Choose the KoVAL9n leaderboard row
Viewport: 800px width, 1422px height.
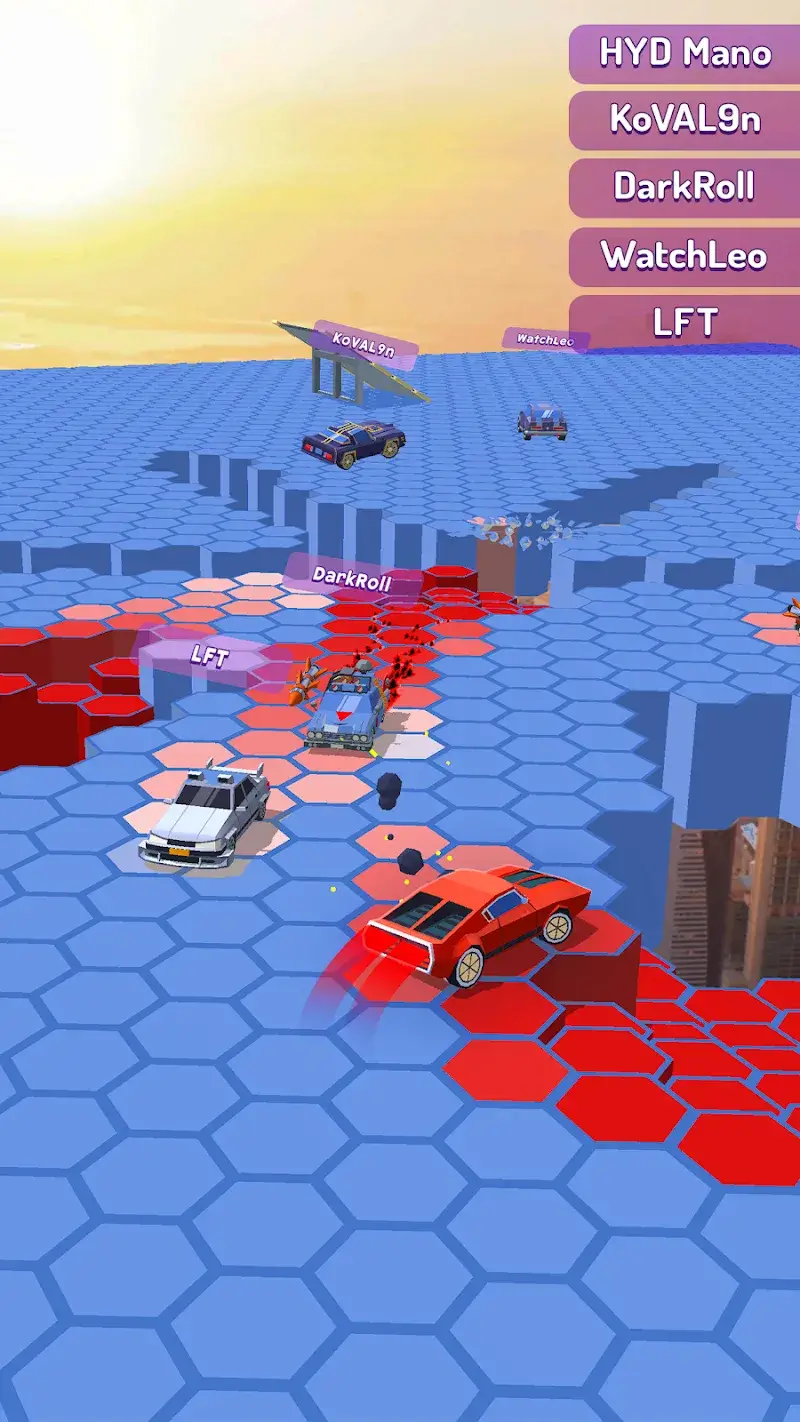[685, 120]
